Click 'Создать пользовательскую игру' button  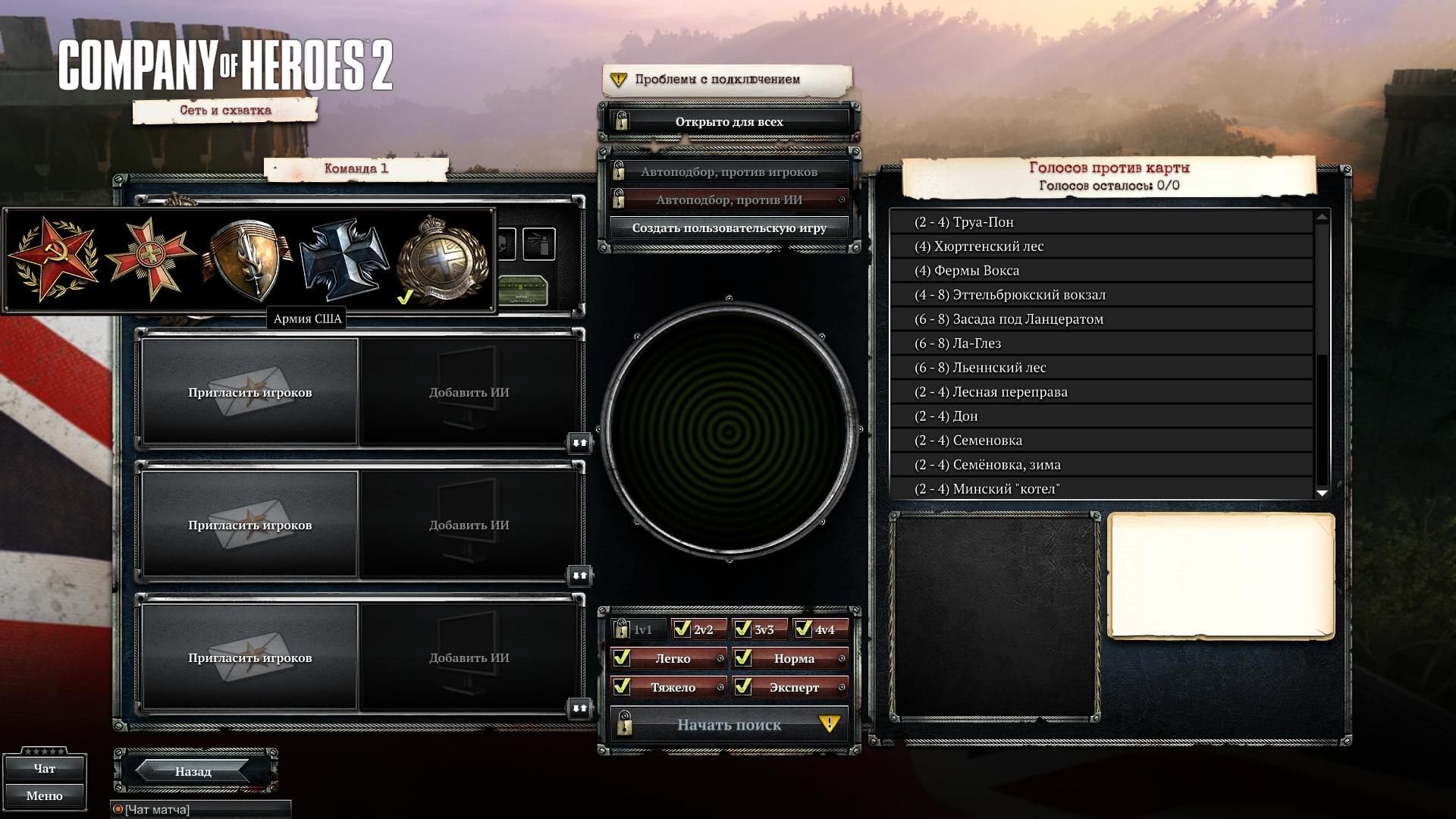tap(729, 227)
